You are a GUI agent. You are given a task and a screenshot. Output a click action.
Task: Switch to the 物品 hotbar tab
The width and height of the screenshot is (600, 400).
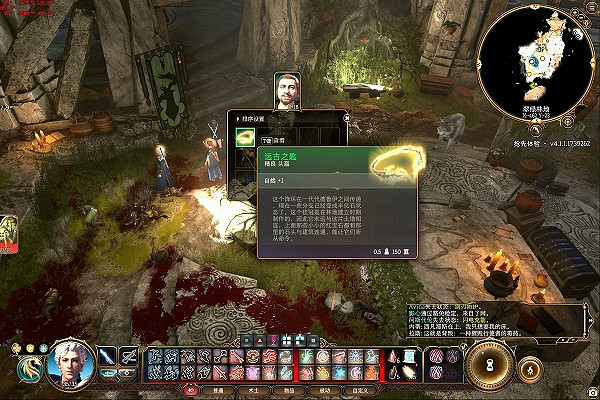(289, 390)
